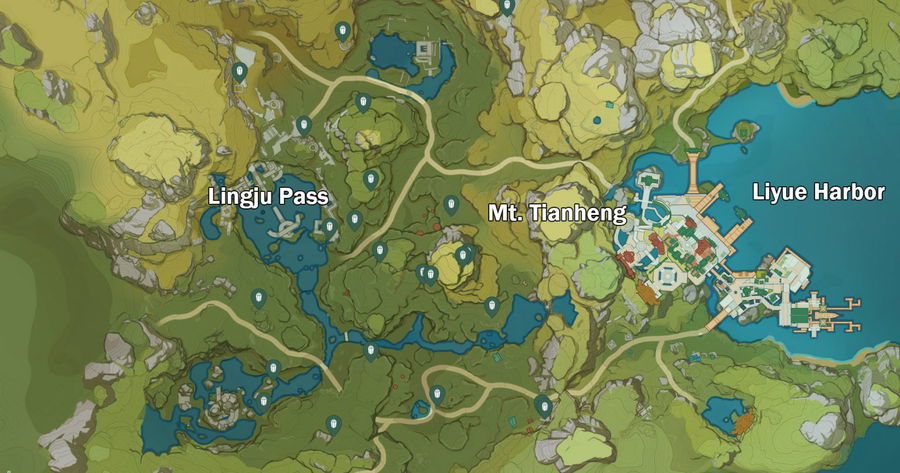Select the marker covering the small round pond
This screenshot has width=900, height=473.
(421, 408)
